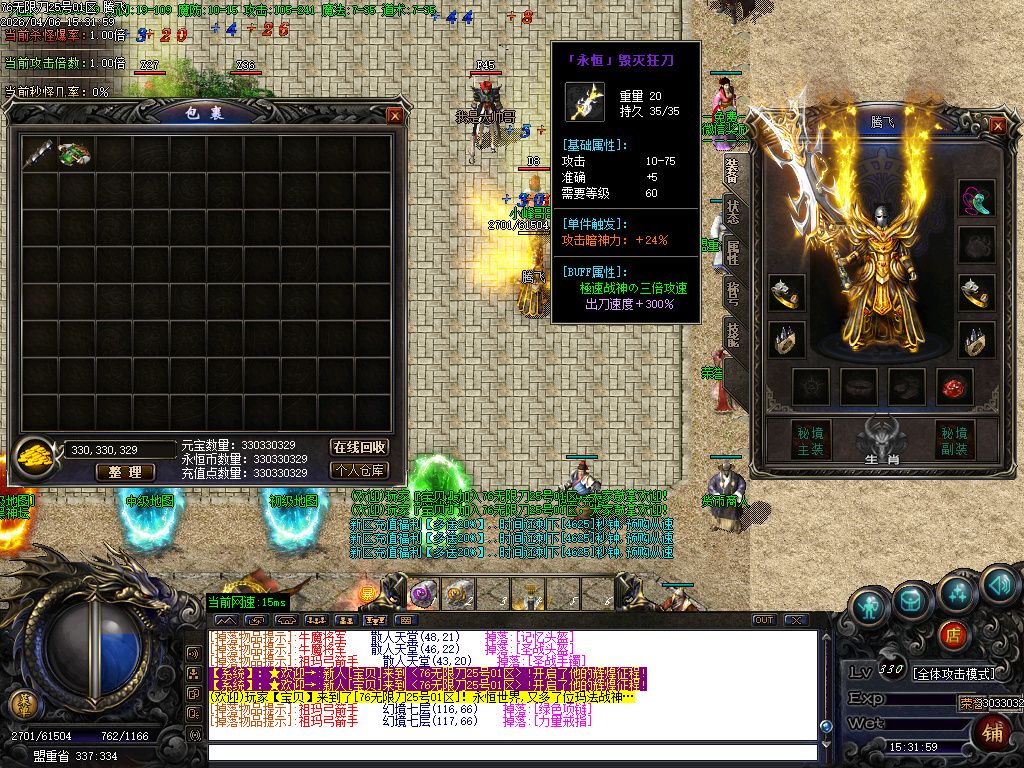The width and height of the screenshot is (1024, 768).
Task: Select the green item in the bag
Action: 74,153
